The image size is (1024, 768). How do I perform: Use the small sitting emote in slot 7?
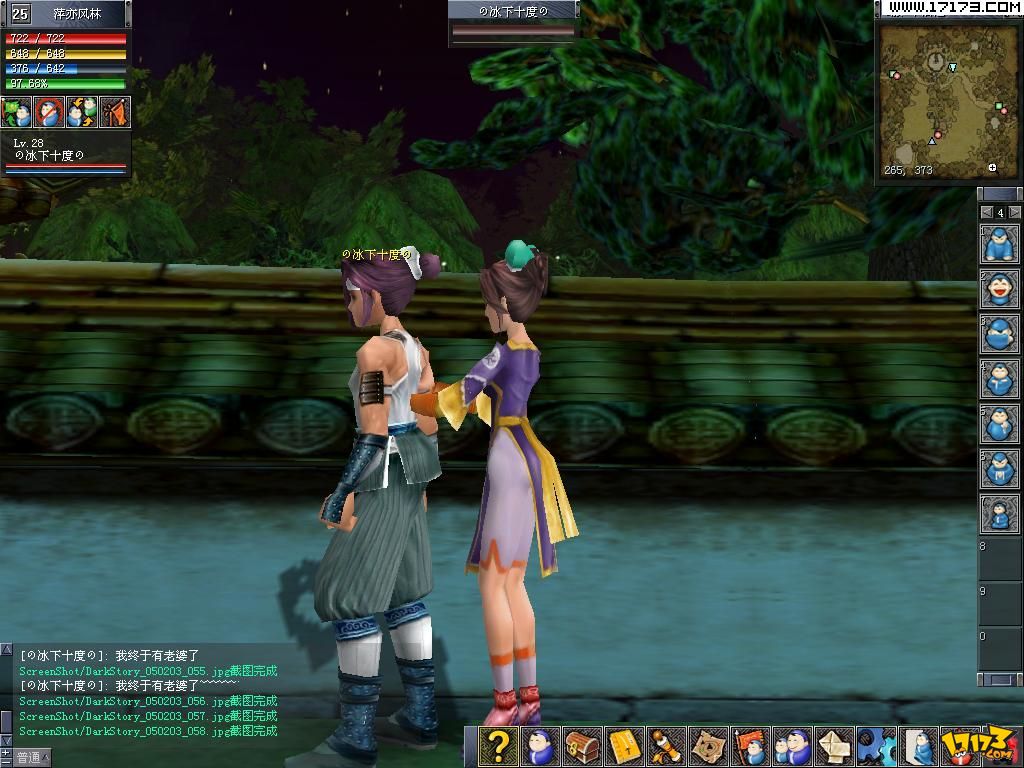coord(999,514)
